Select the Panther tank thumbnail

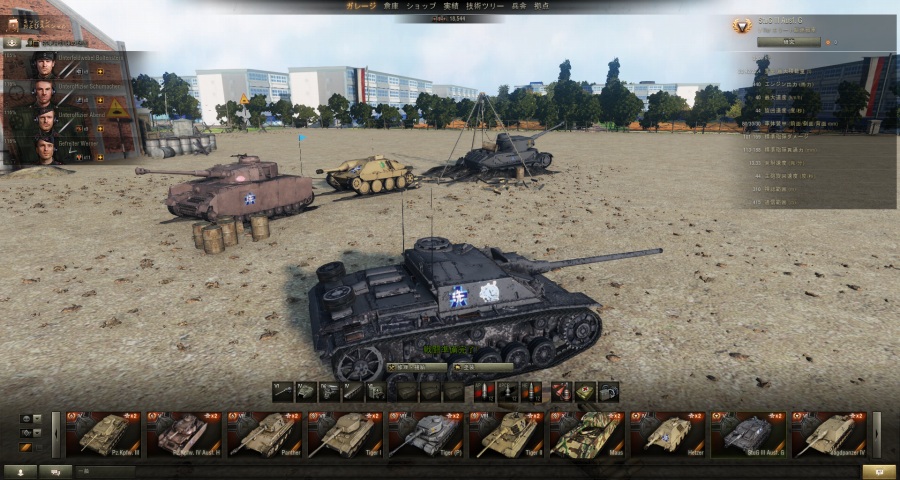[x=265, y=434]
